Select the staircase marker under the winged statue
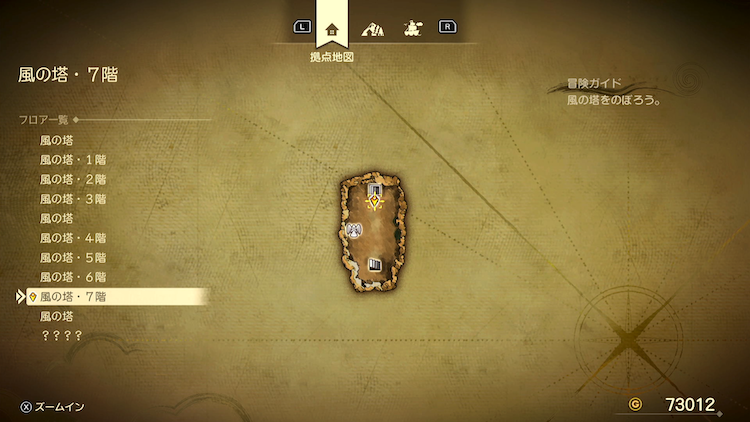Image resolution: width=750 pixels, height=422 pixels. coord(376,264)
